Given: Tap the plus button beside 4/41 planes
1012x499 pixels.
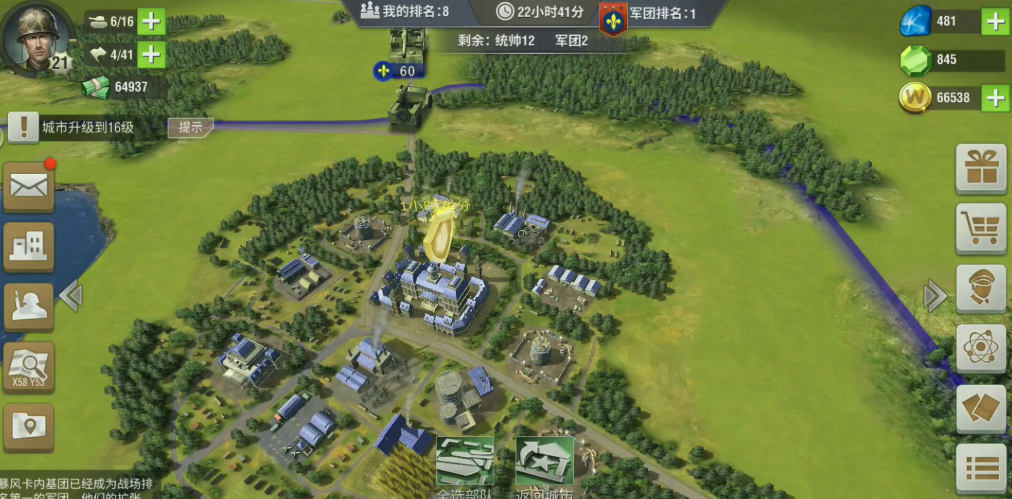Looking at the screenshot, I should pos(151,54).
